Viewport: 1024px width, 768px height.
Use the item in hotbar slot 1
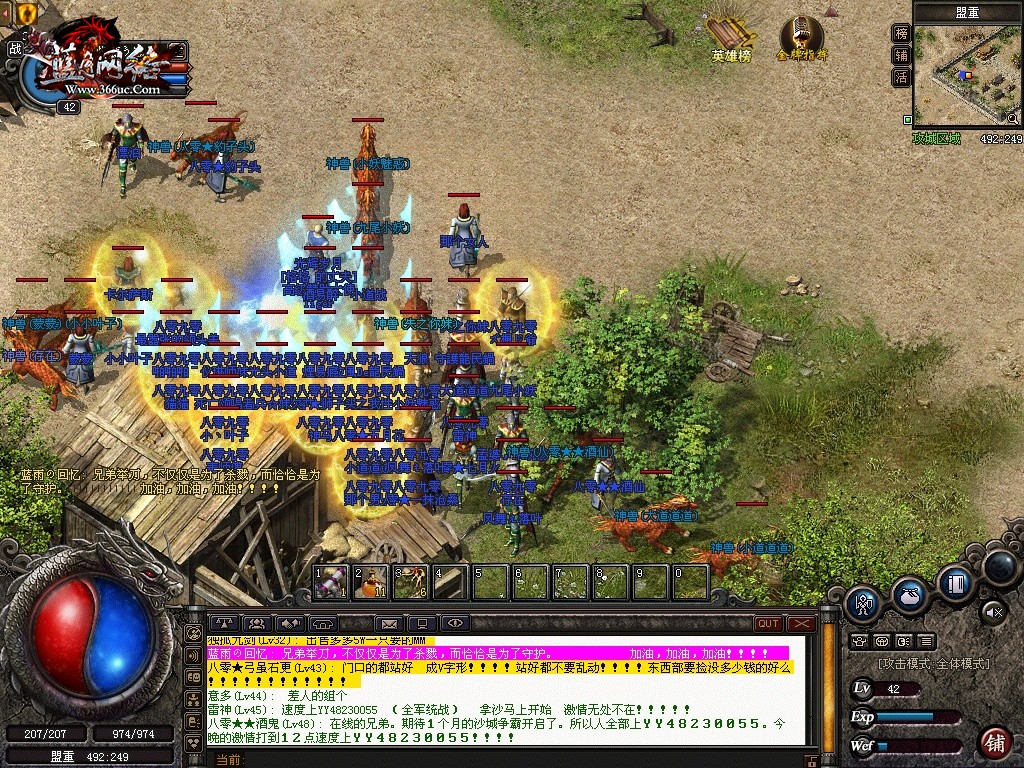331,582
